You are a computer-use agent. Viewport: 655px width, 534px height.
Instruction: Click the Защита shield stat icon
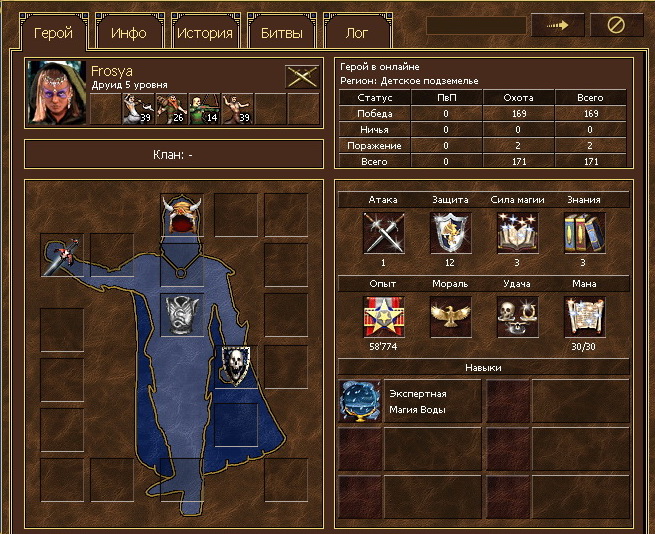pos(450,234)
